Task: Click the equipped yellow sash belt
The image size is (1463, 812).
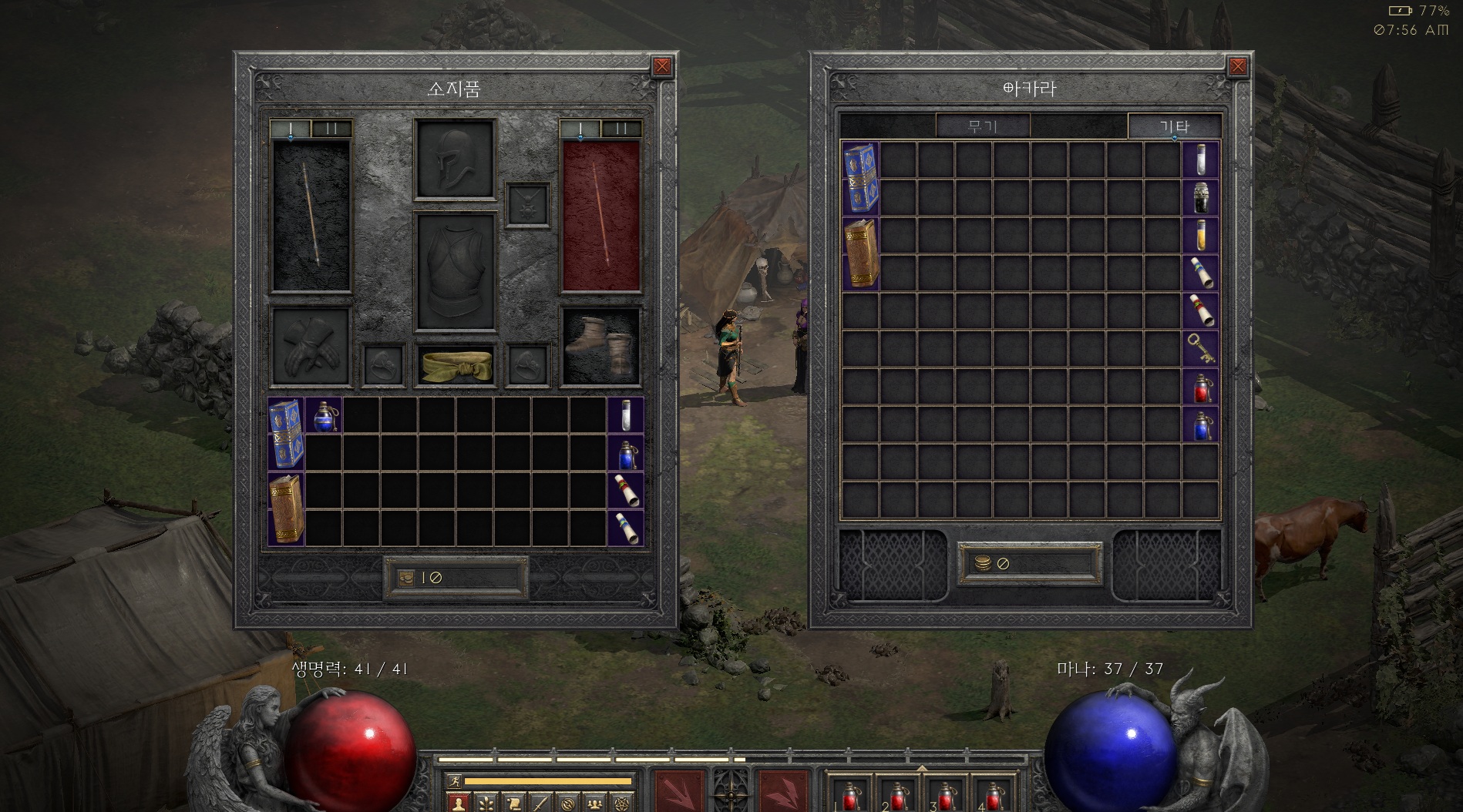Action: (x=455, y=365)
